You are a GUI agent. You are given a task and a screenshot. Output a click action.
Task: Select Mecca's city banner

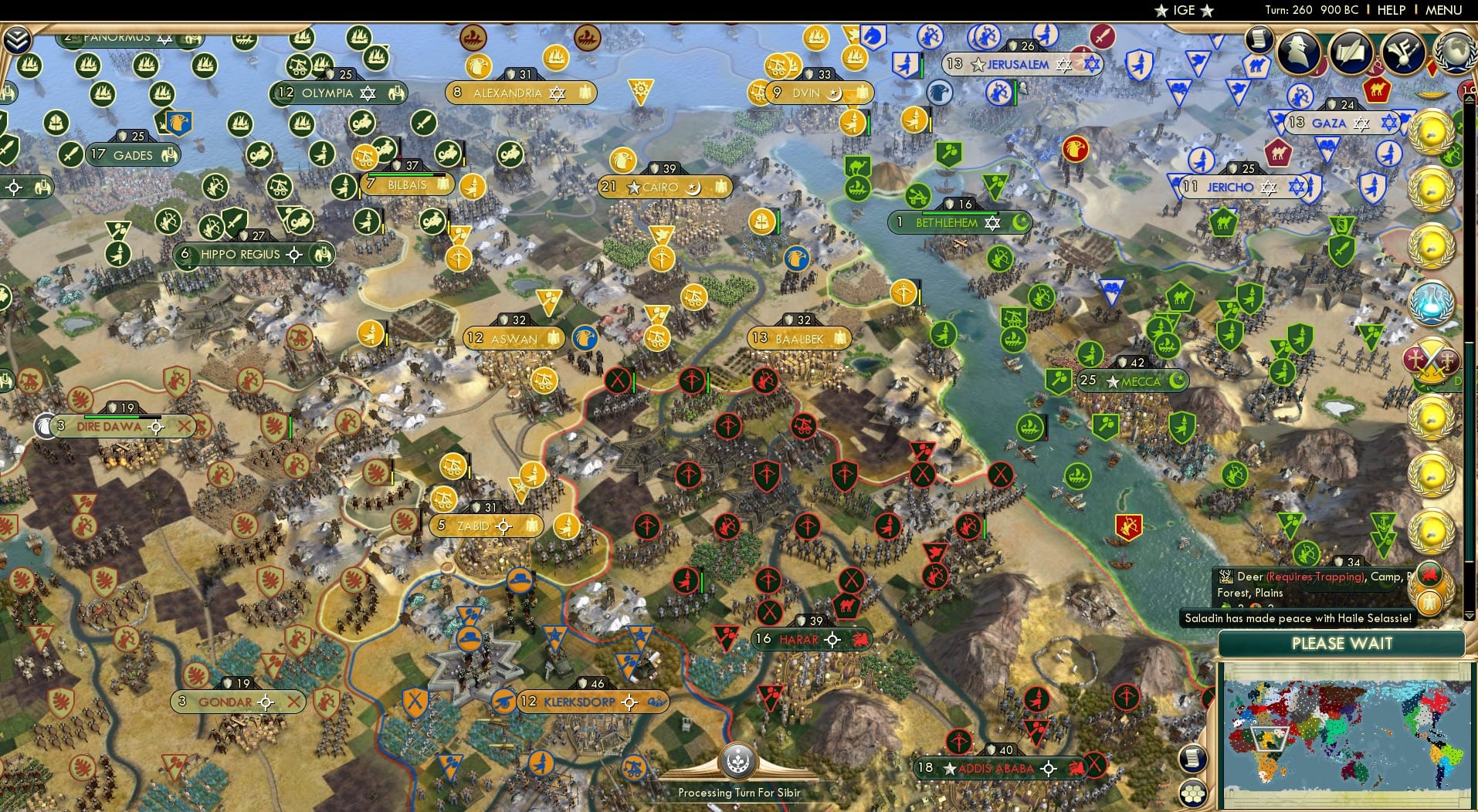point(1132,381)
